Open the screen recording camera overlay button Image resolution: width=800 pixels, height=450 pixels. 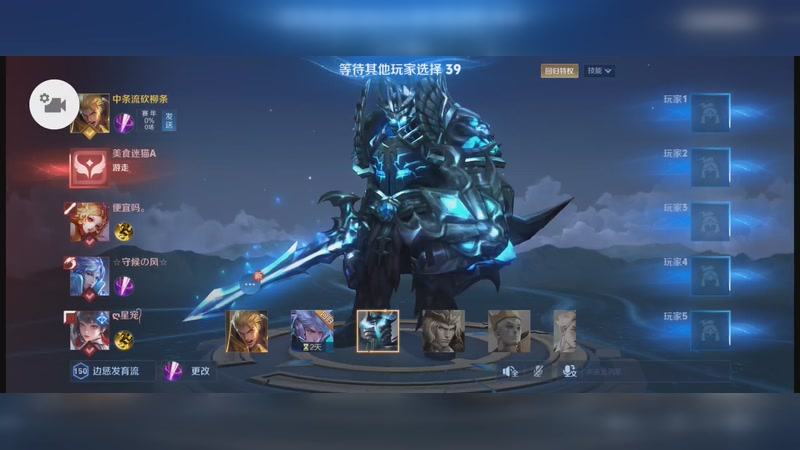pos(53,105)
